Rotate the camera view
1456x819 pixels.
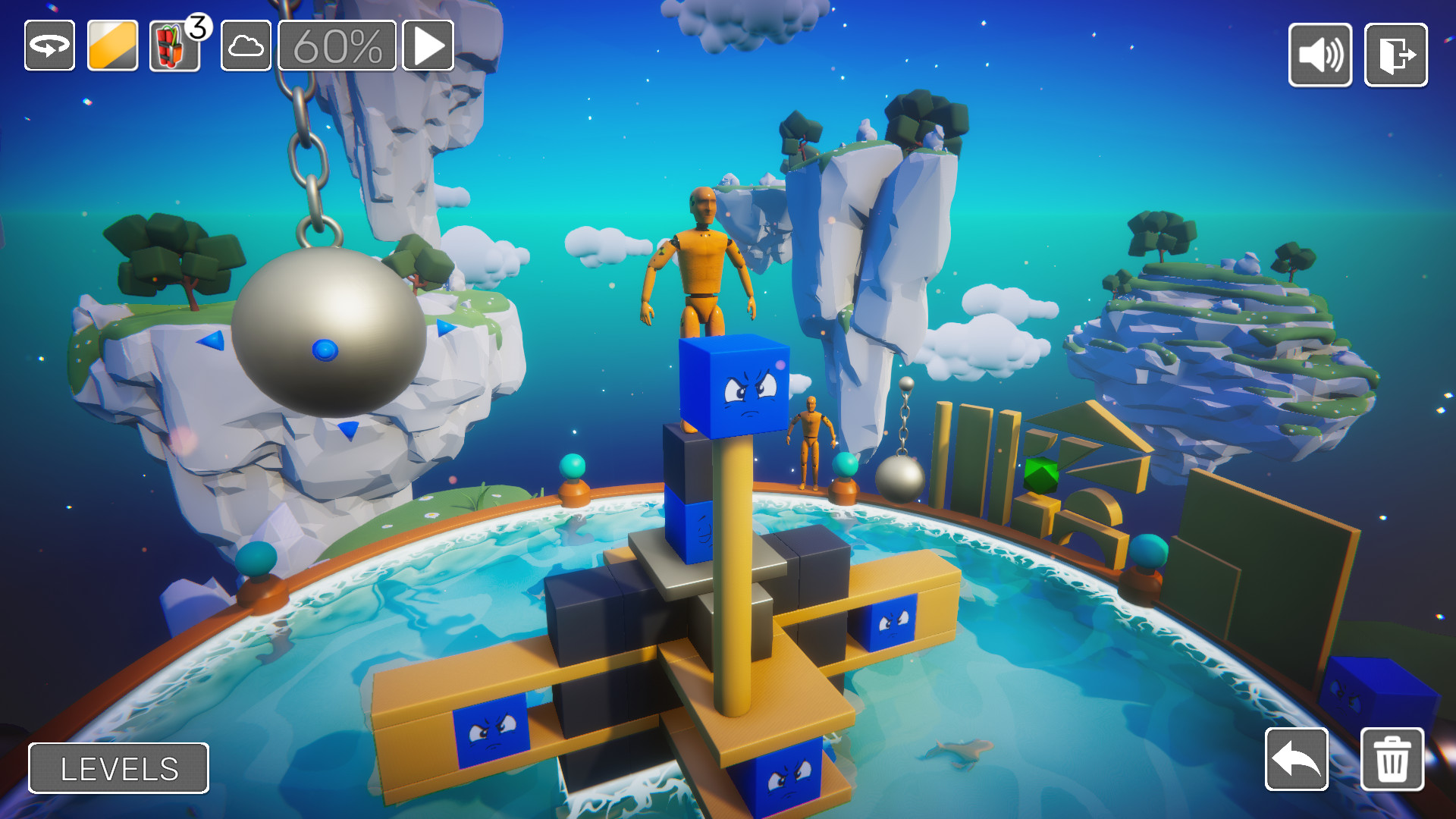pyautogui.click(x=49, y=47)
